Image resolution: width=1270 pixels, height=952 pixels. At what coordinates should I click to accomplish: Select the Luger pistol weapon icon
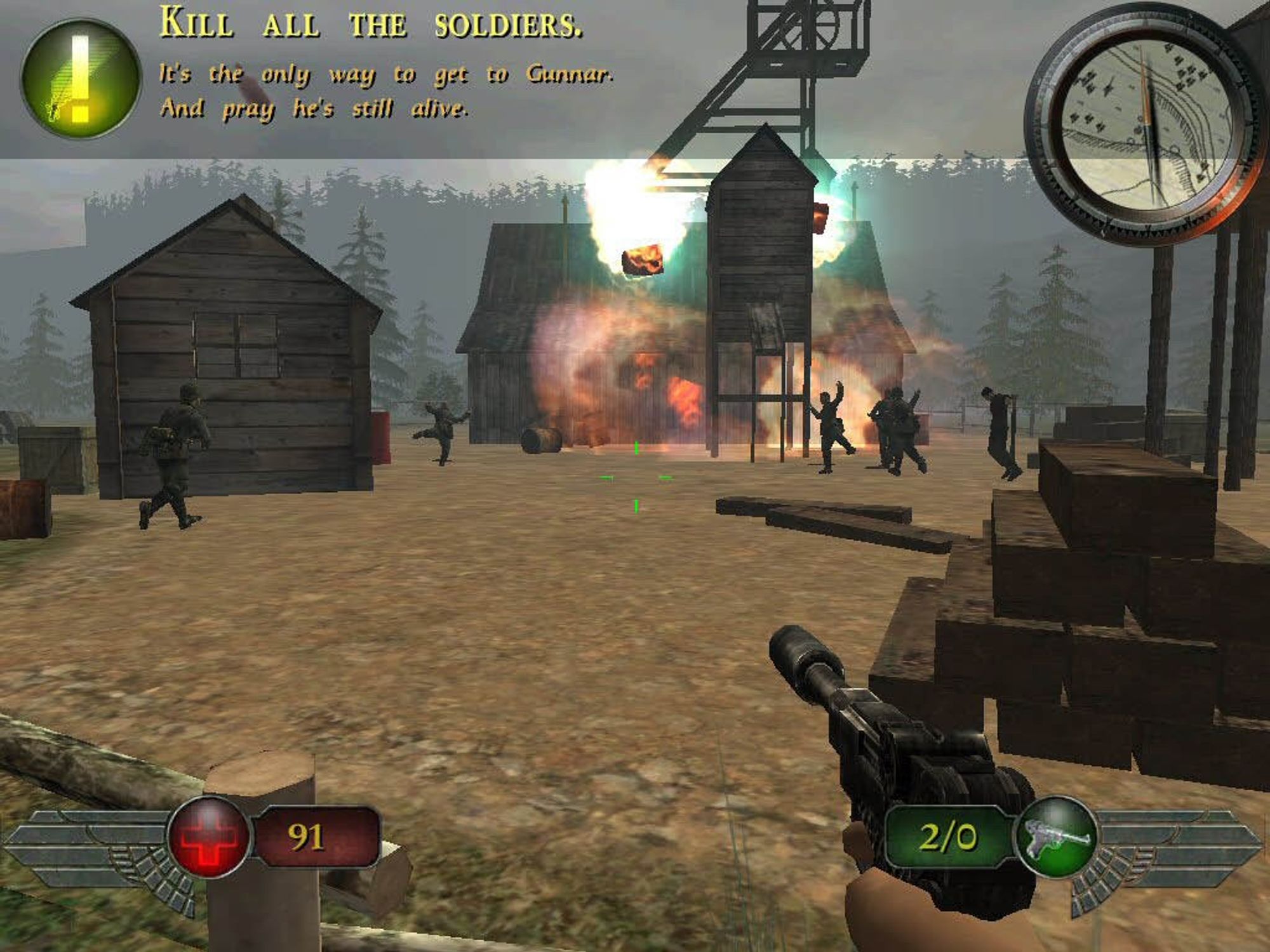pyautogui.click(x=1056, y=838)
